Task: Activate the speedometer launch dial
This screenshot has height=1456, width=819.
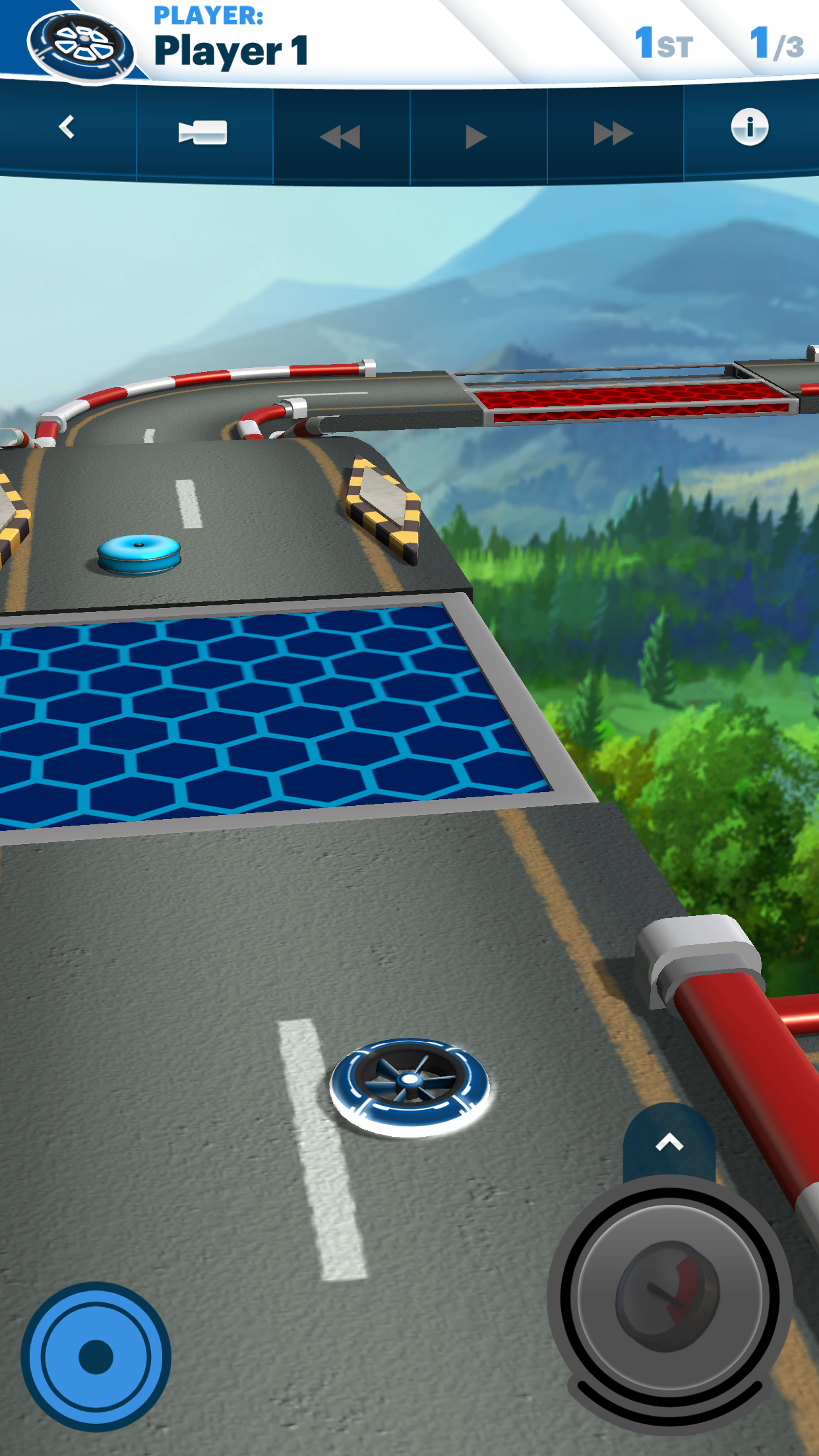Action: (669, 1296)
